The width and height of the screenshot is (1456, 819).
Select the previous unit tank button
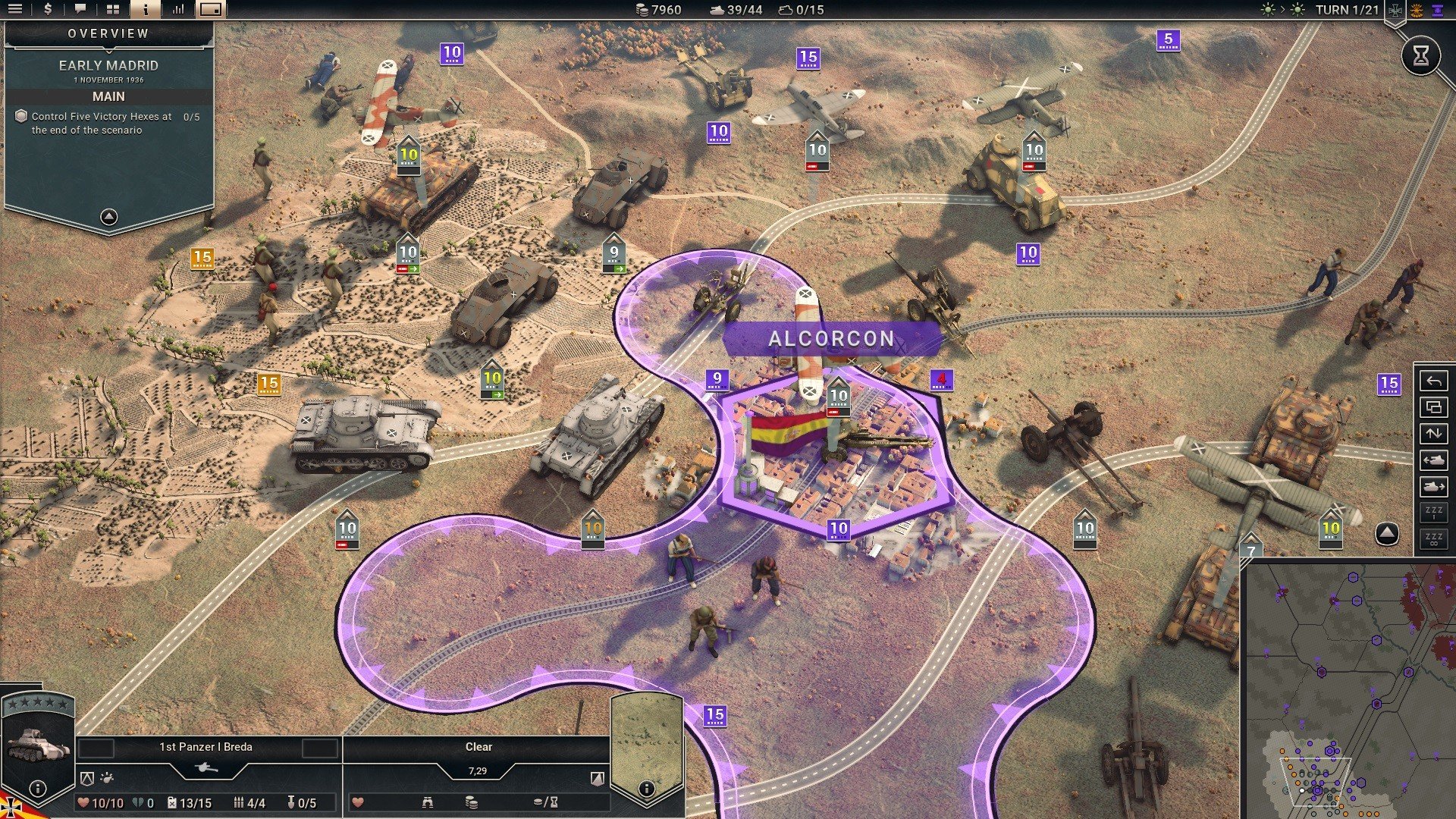[1433, 460]
